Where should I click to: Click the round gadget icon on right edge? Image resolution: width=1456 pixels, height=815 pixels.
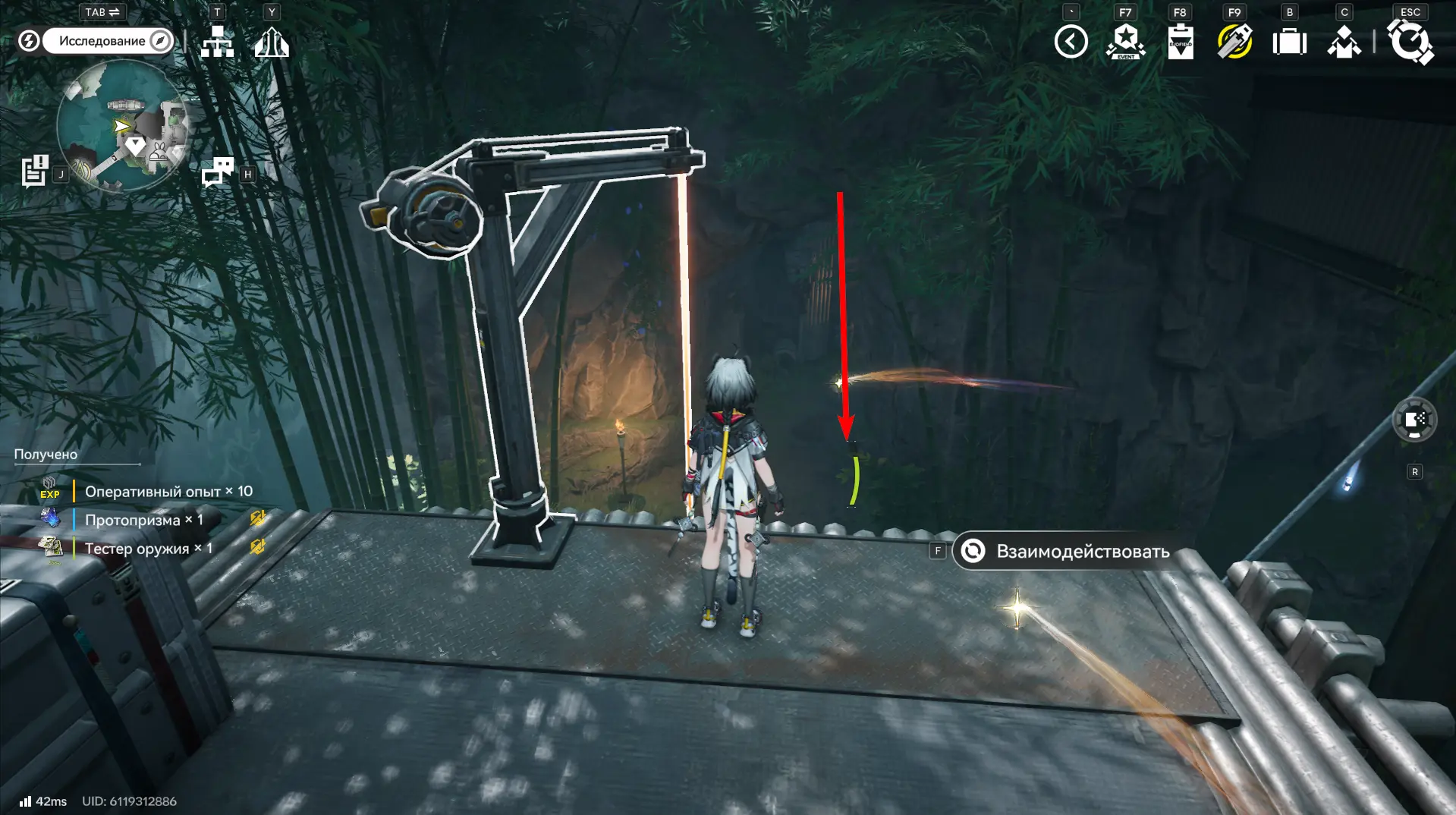[x=1414, y=420]
